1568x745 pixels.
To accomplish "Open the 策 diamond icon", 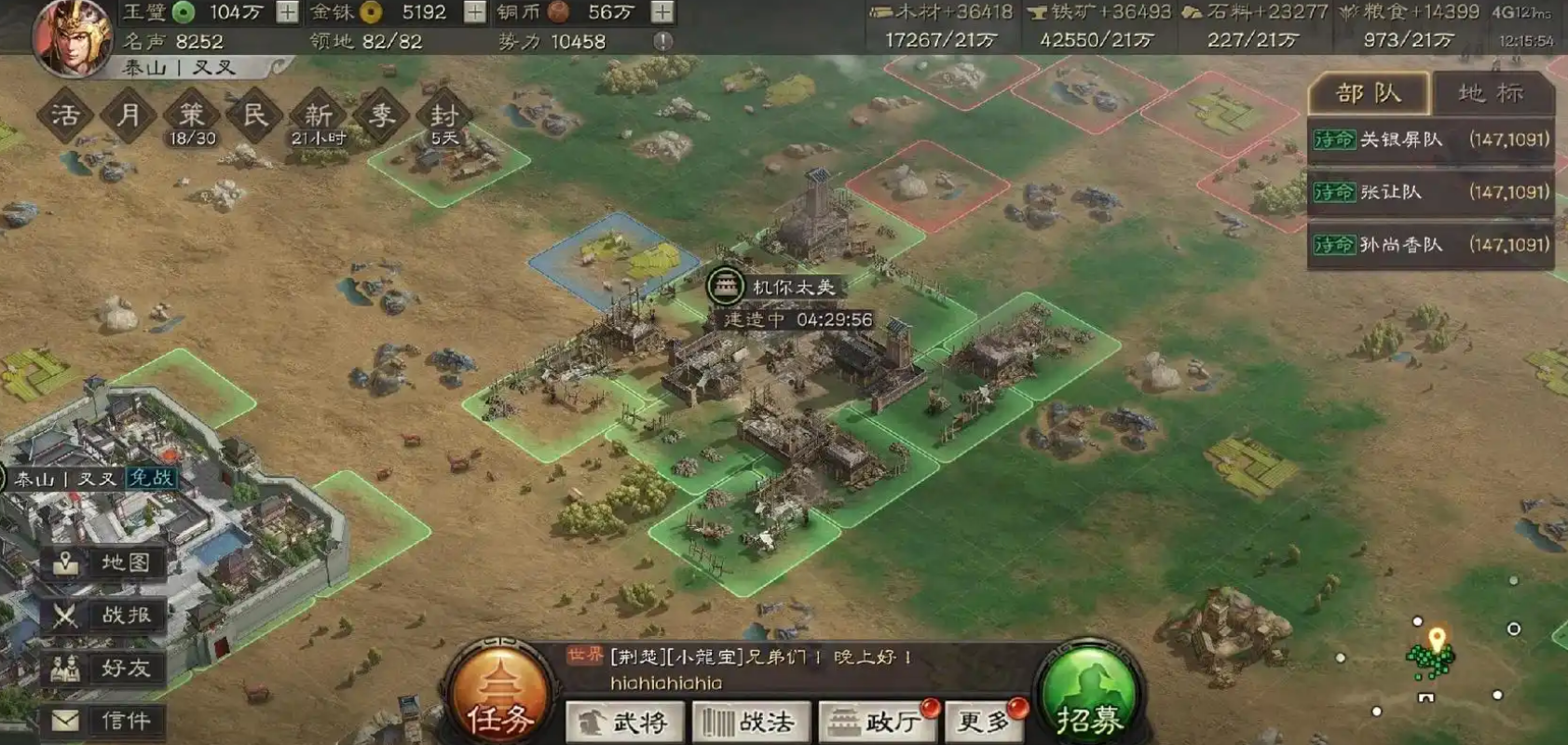I will click(x=191, y=115).
